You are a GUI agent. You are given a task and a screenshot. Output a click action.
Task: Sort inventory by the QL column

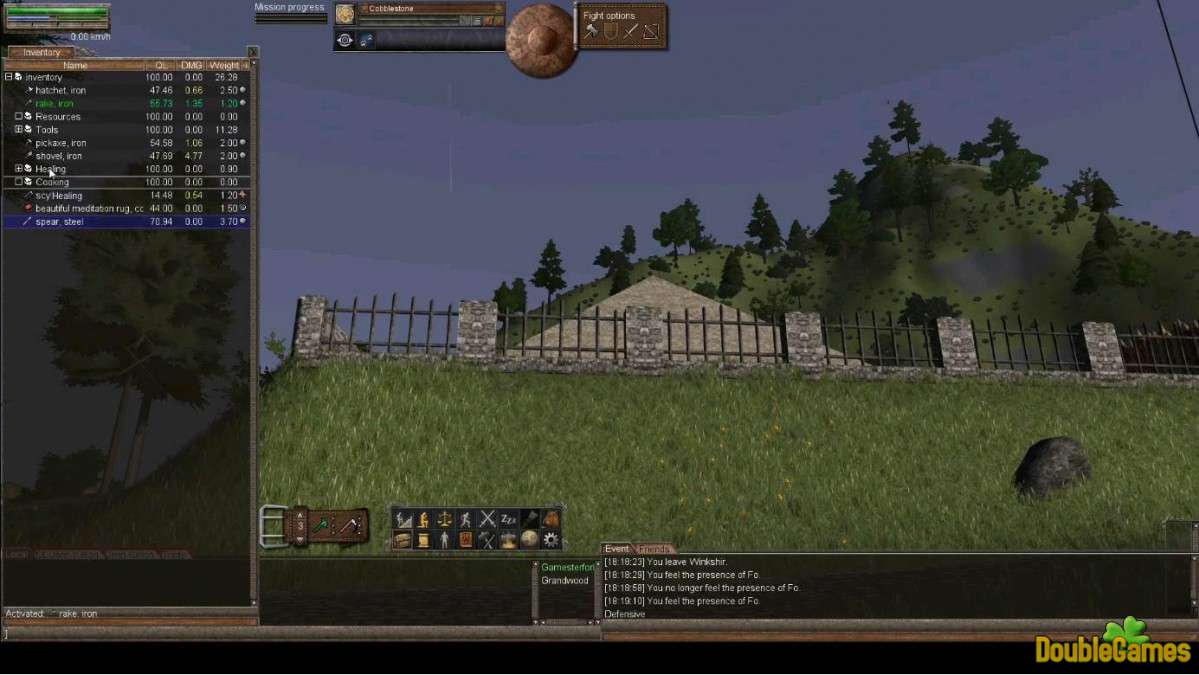click(161, 65)
